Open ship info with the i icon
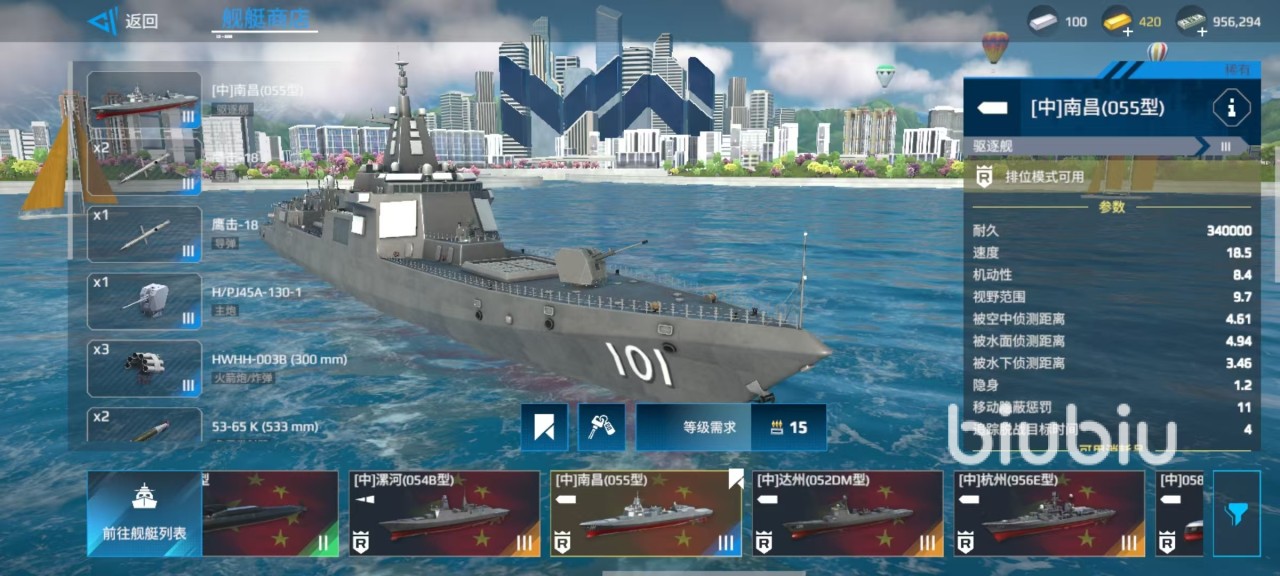 click(1230, 107)
